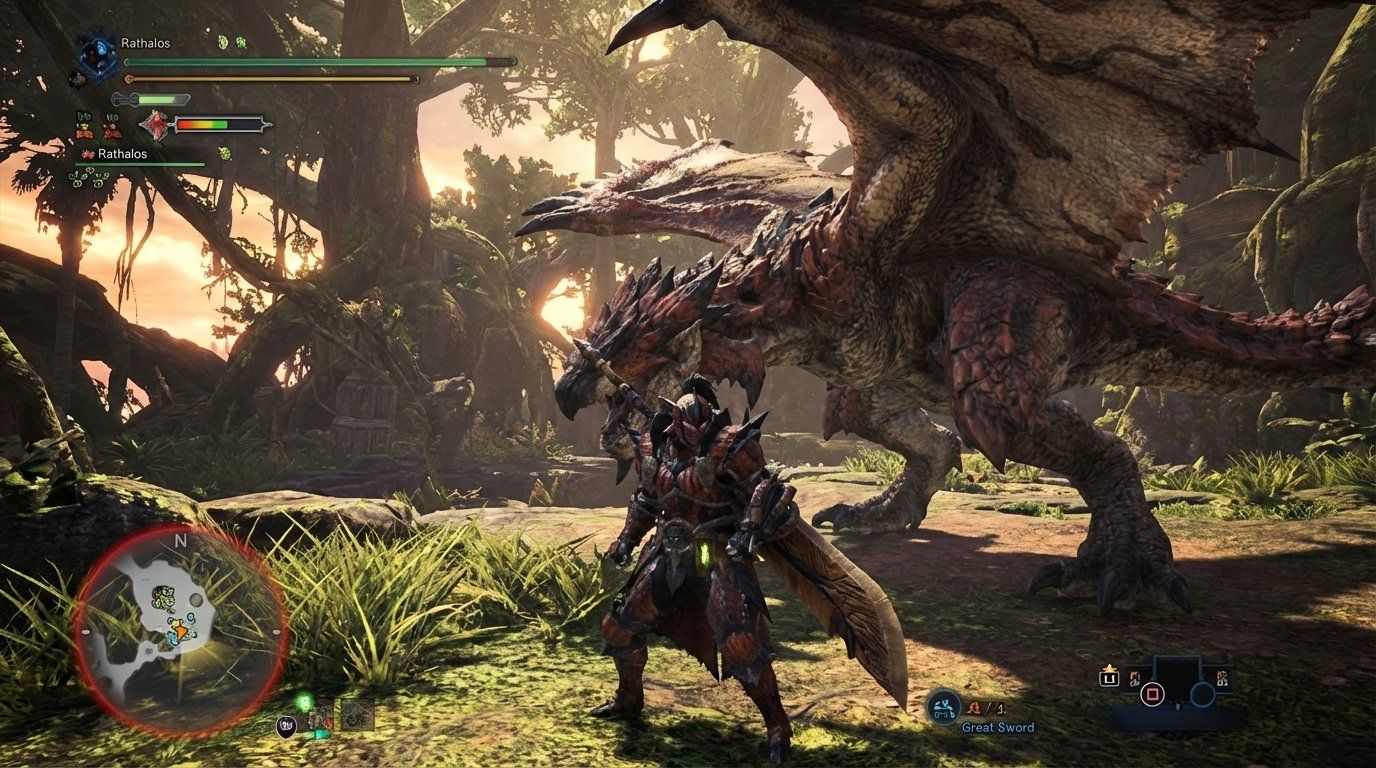Select the glowing green slinger ammo icon

tap(304, 702)
